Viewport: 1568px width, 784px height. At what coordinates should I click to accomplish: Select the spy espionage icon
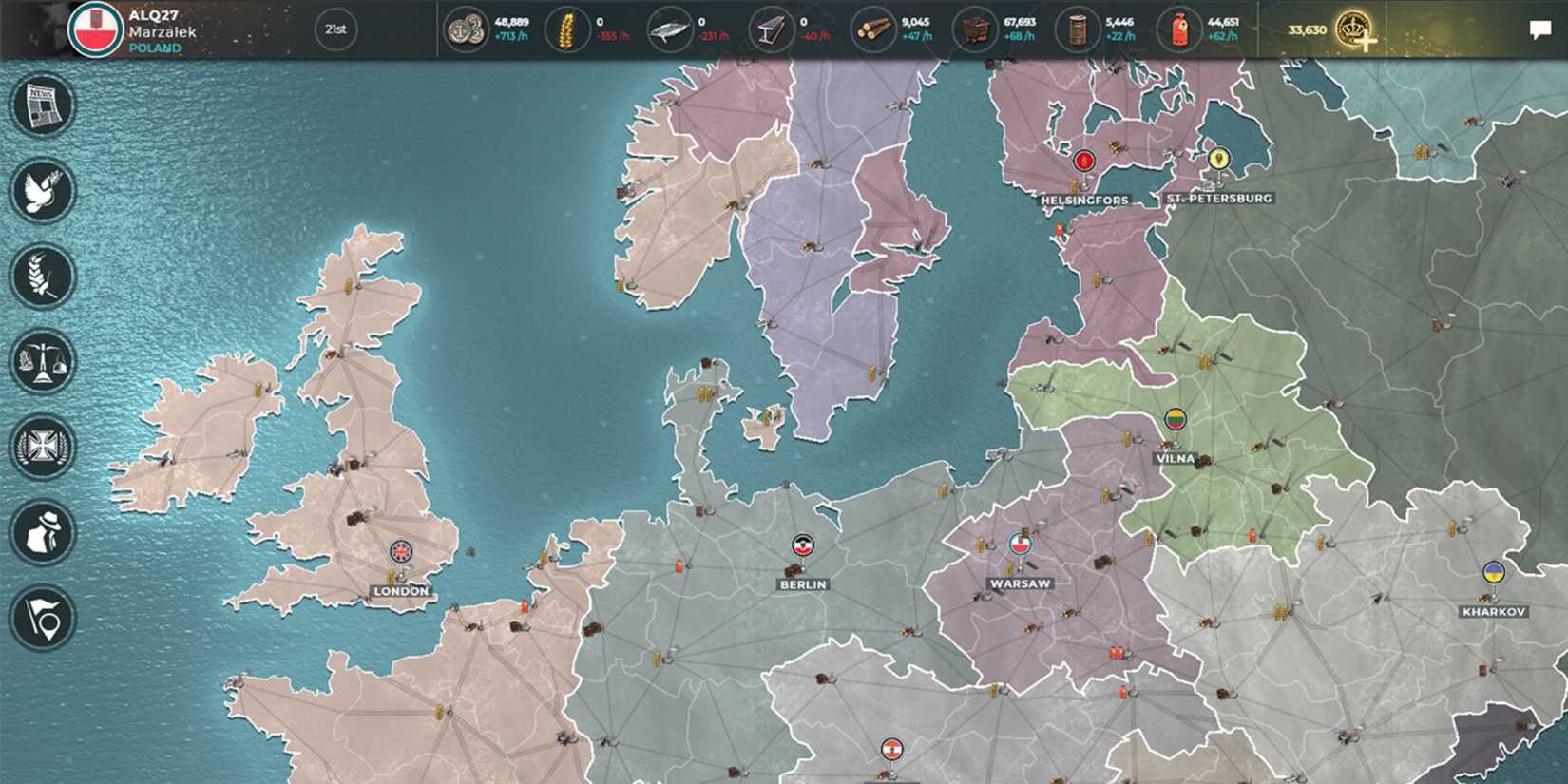[x=41, y=530]
